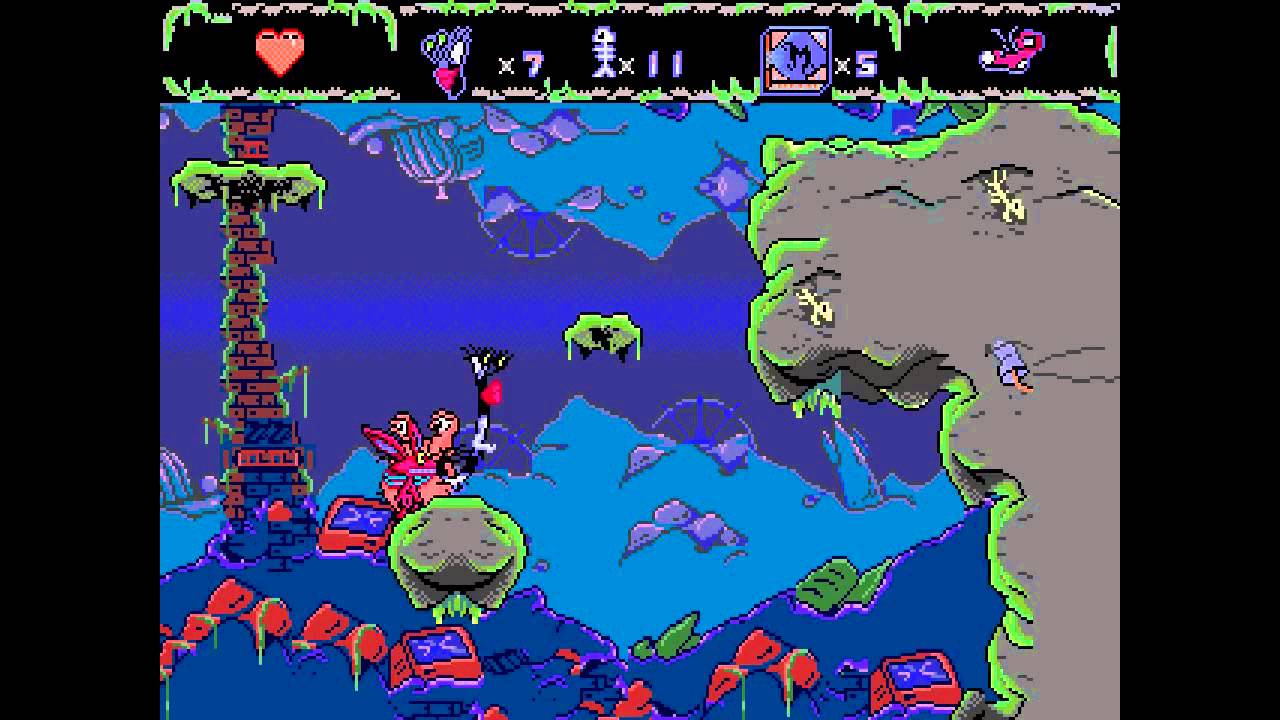Click the fish skeleton lives icon
Screen dimensions: 1280x720
click(x=604, y=53)
